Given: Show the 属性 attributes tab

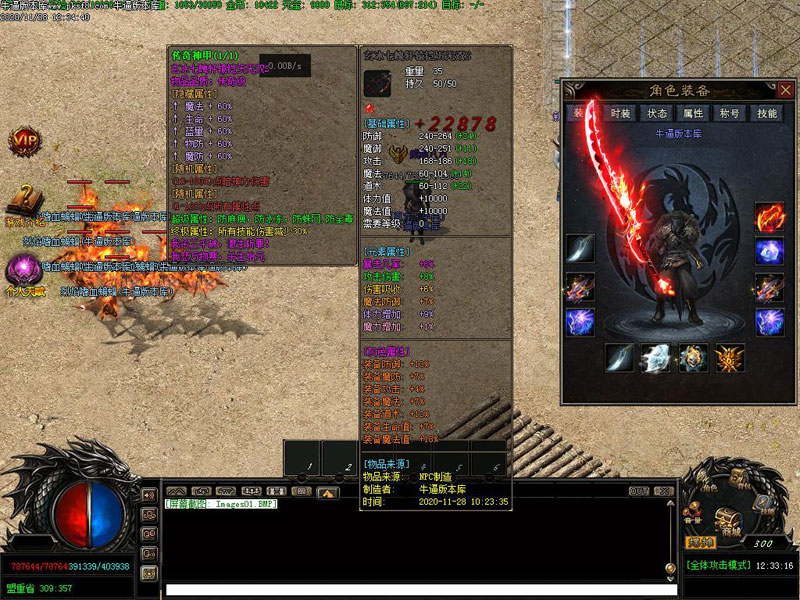Looking at the screenshot, I should pyautogui.click(x=693, y=114).
